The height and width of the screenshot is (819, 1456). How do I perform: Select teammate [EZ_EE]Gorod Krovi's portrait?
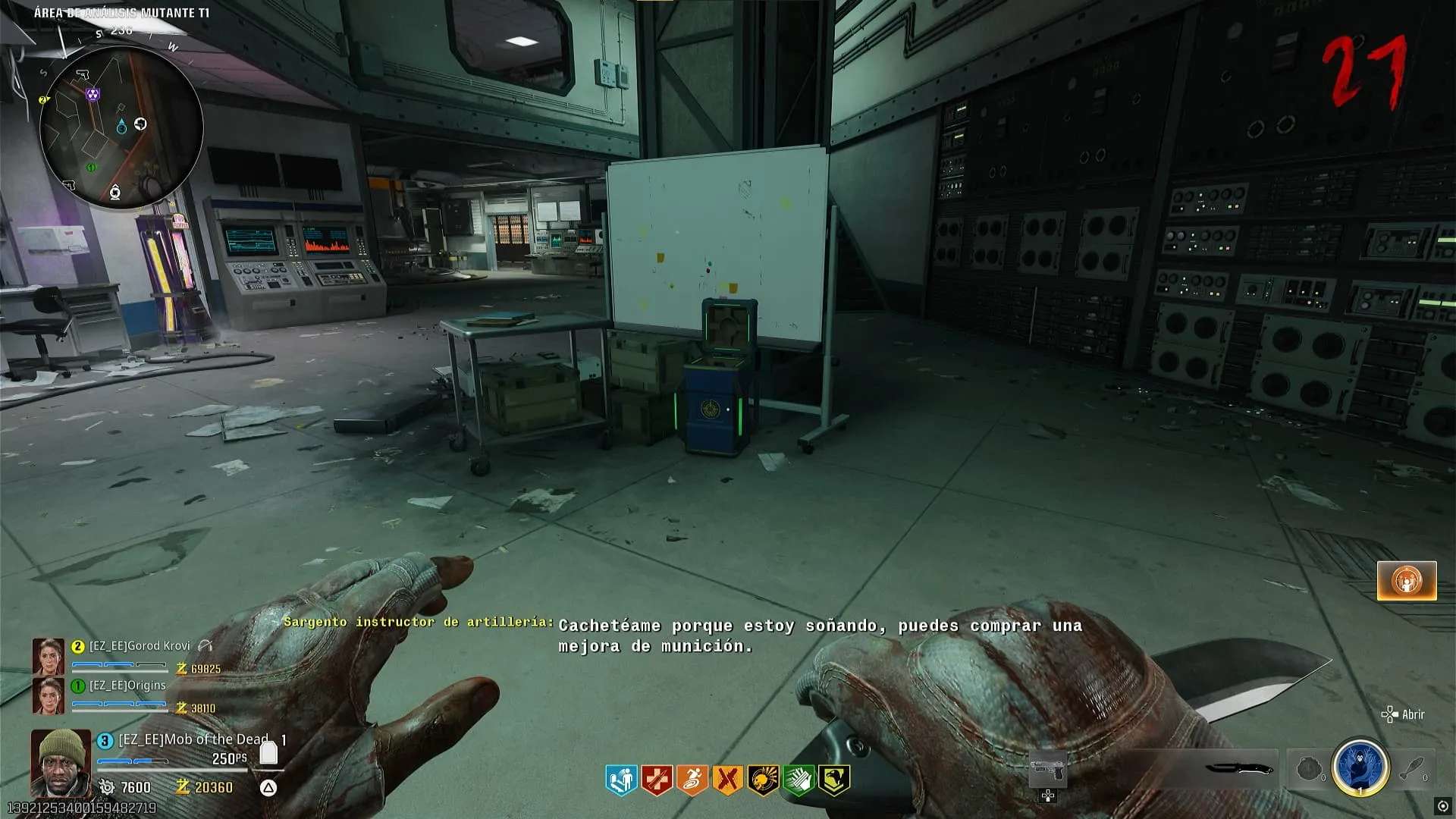(47, 656)
